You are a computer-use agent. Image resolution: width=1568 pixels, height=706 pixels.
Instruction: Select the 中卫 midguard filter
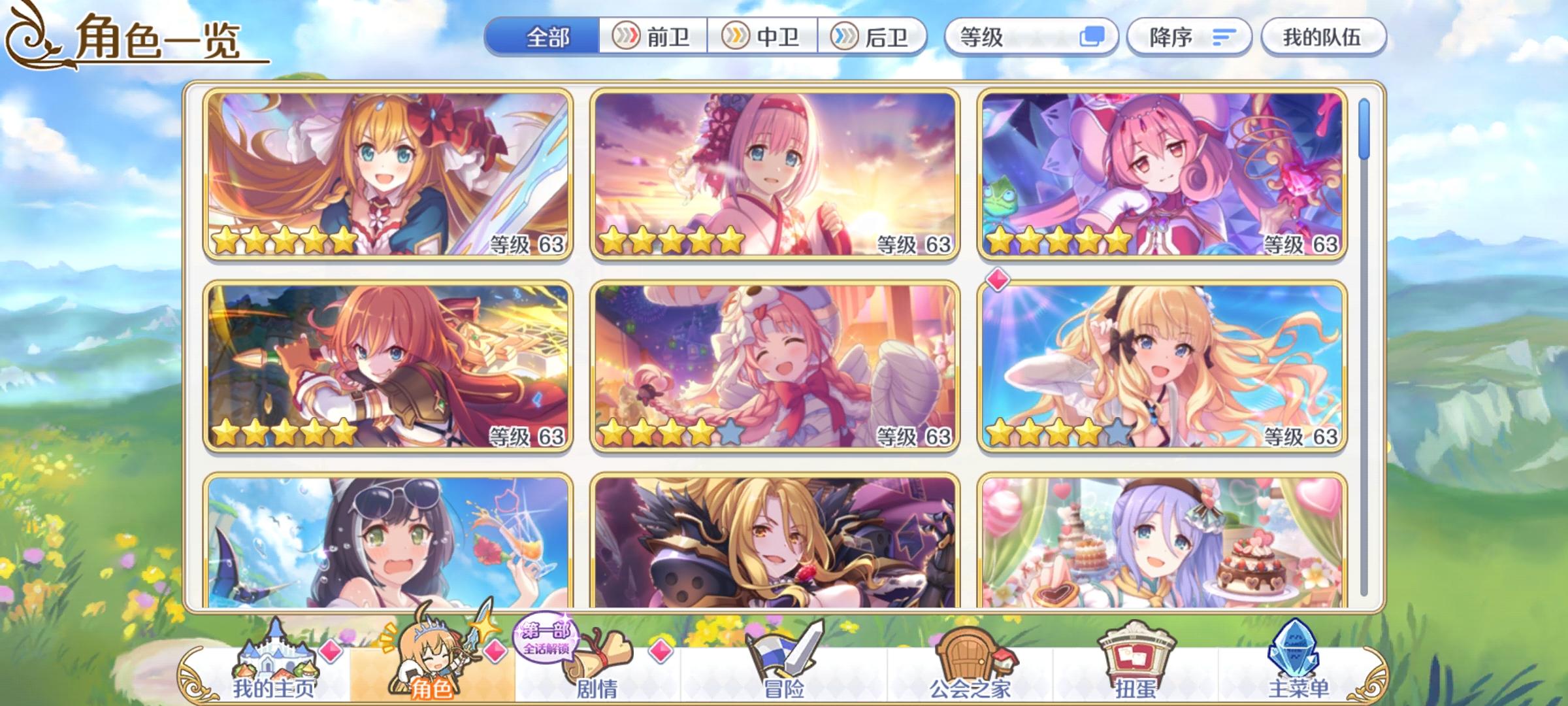[x=760, y=37]
